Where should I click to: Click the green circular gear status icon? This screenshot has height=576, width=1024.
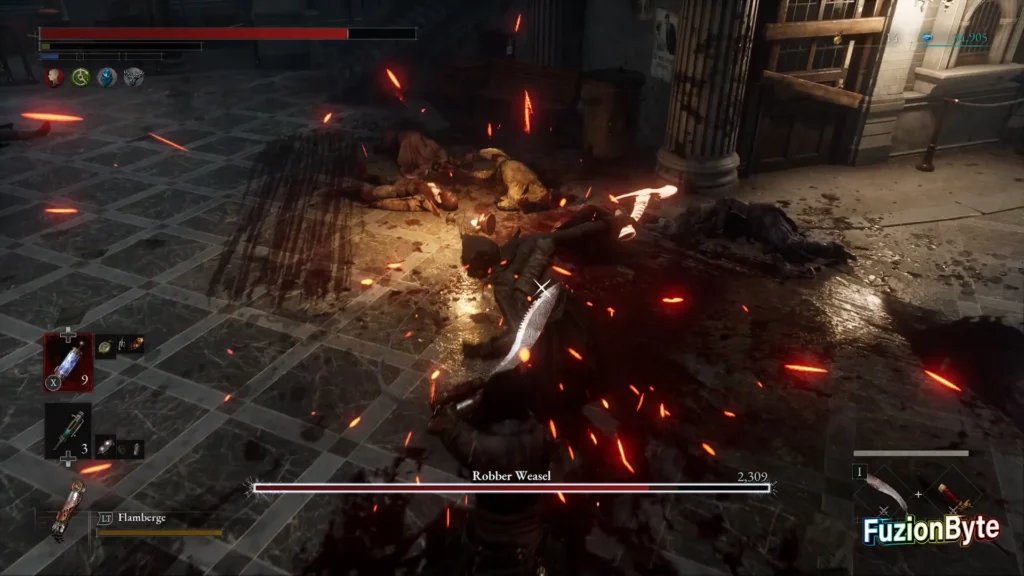tap(80, 77)
